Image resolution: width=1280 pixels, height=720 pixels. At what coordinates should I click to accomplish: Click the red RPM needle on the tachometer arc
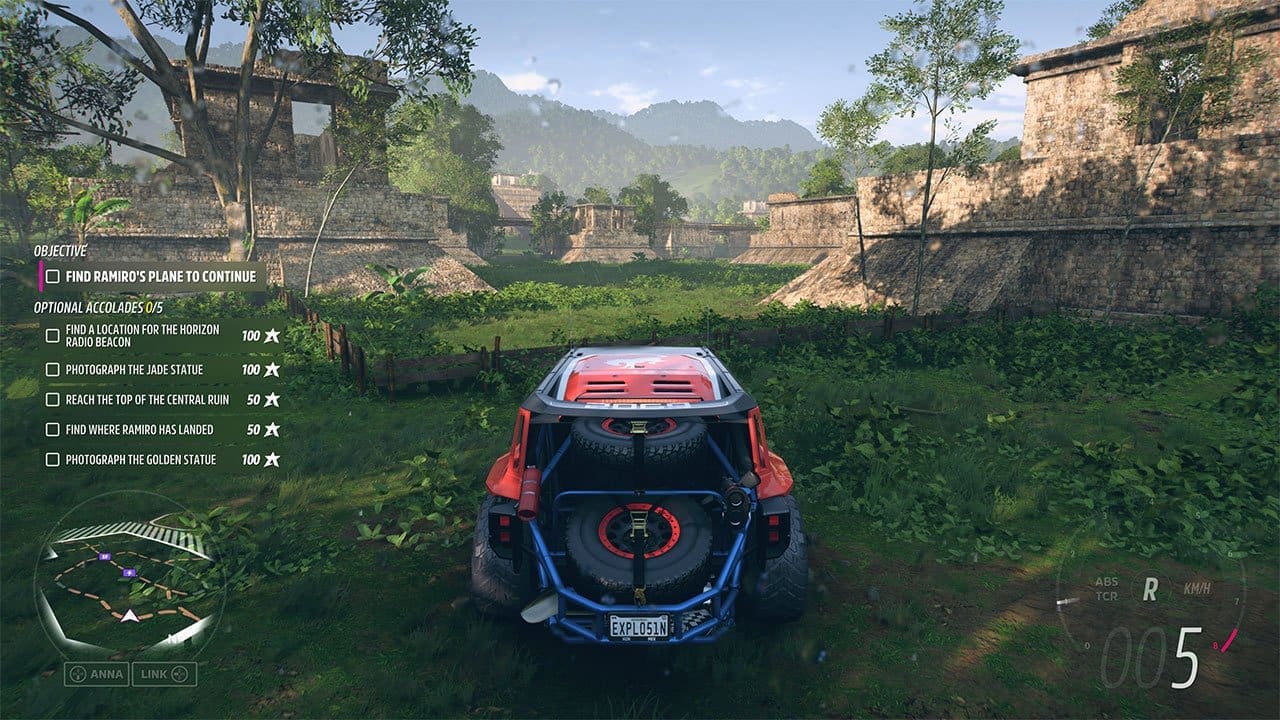click(x=1228, y=641)
